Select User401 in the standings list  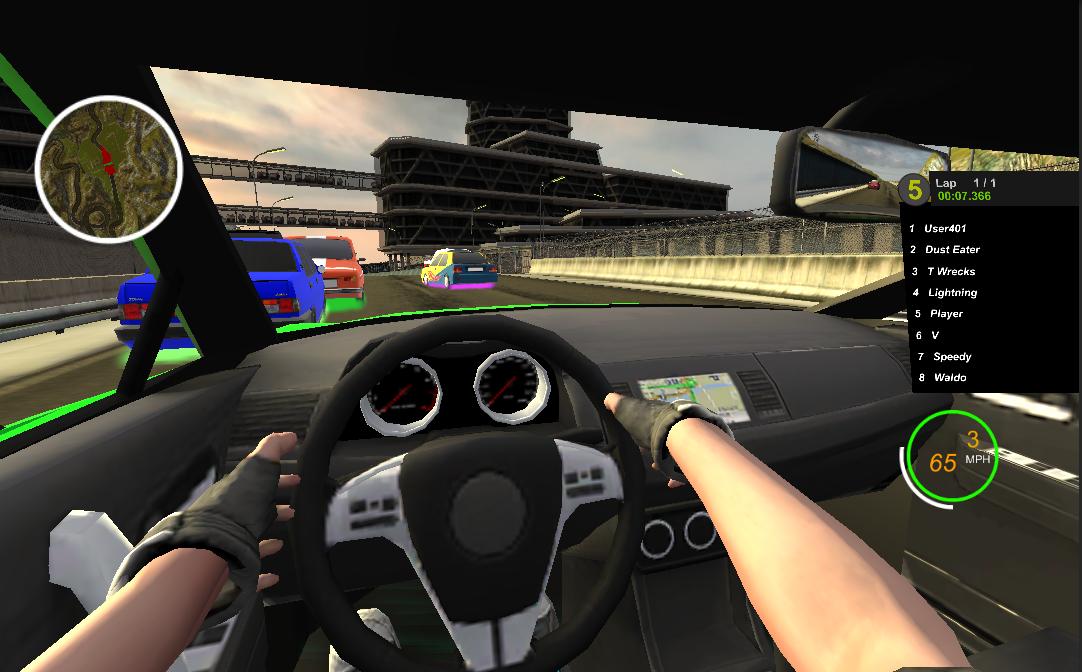(944, 229)
